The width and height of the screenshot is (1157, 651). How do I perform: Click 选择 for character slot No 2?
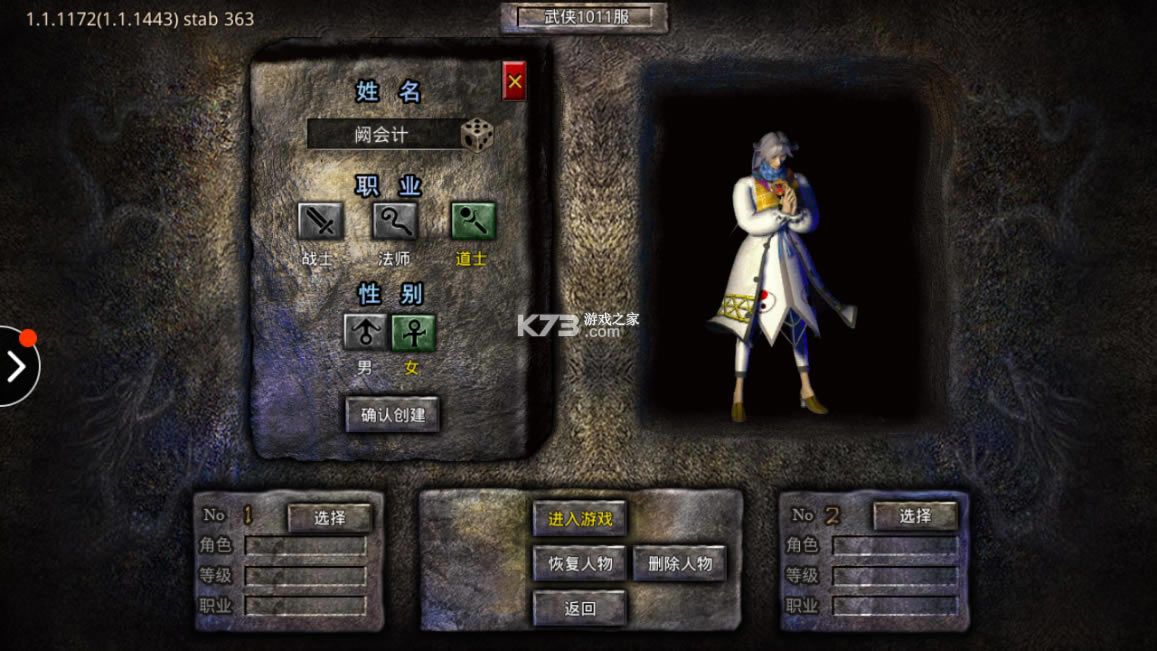pos(915,516)
